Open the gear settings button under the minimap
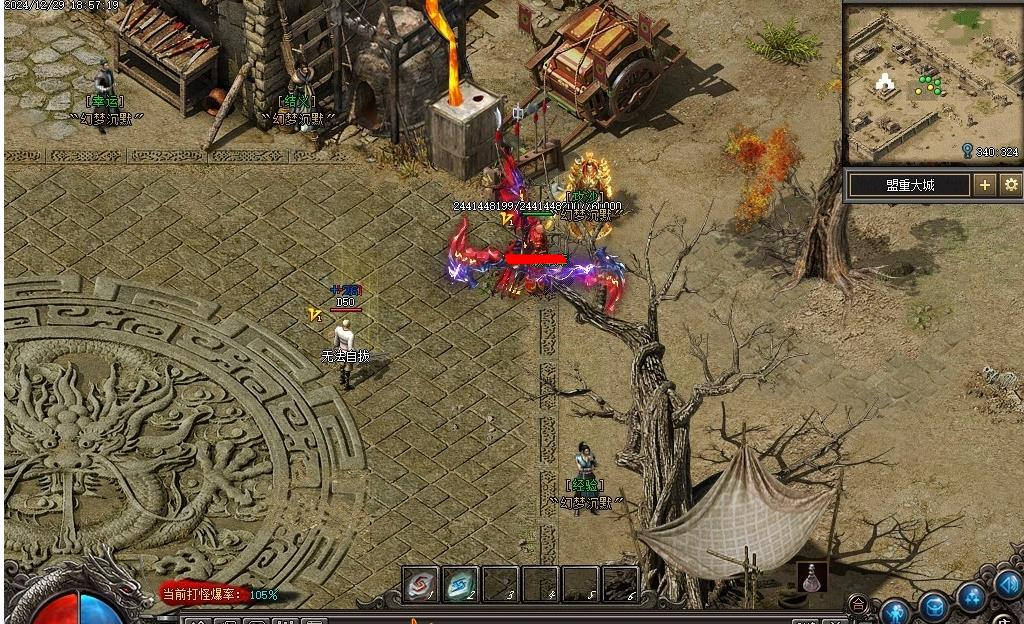 pyautogui.click(x=1011, y=185)
